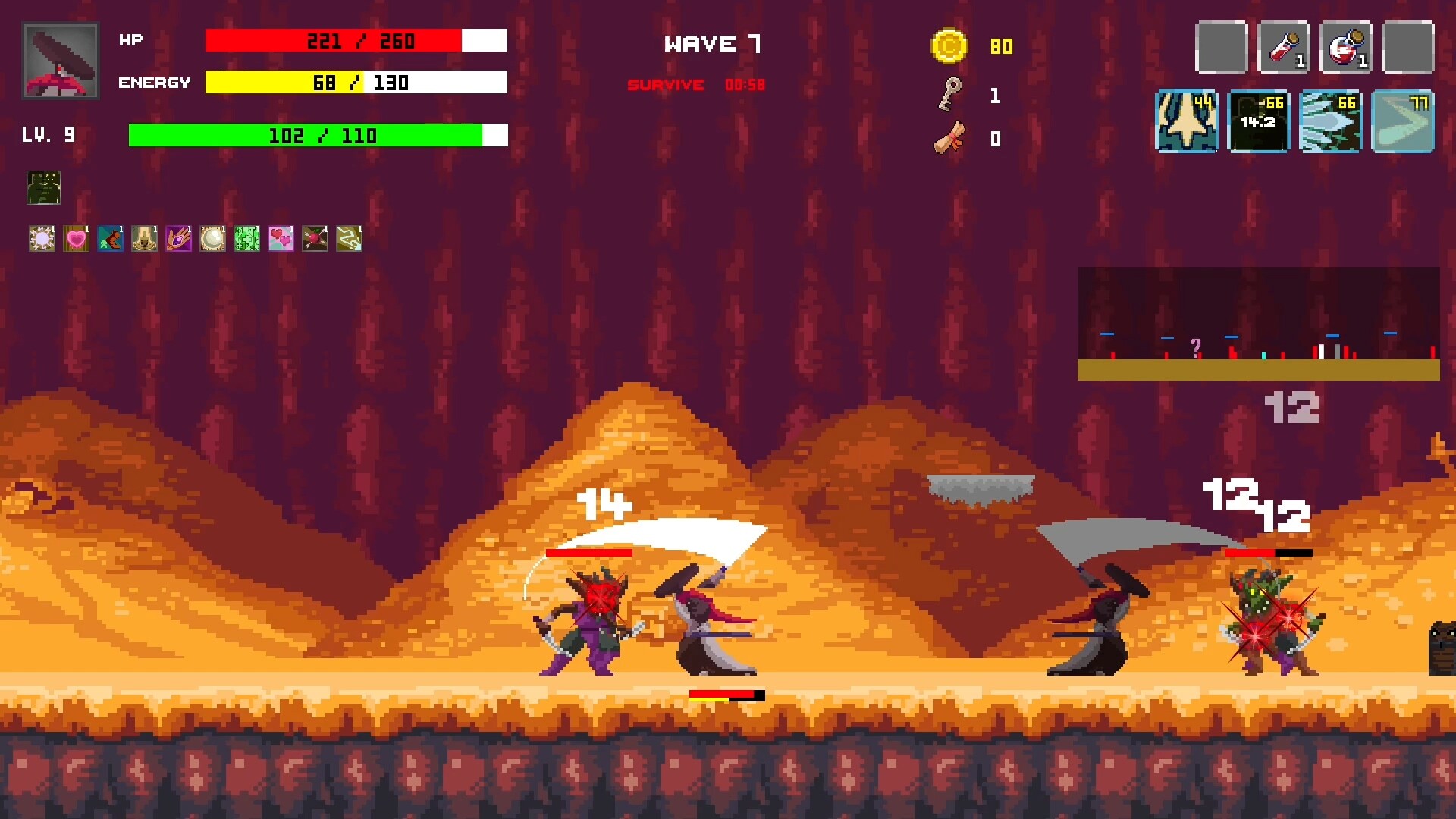Click the golden lamp buff icon

tap(145, 239)
